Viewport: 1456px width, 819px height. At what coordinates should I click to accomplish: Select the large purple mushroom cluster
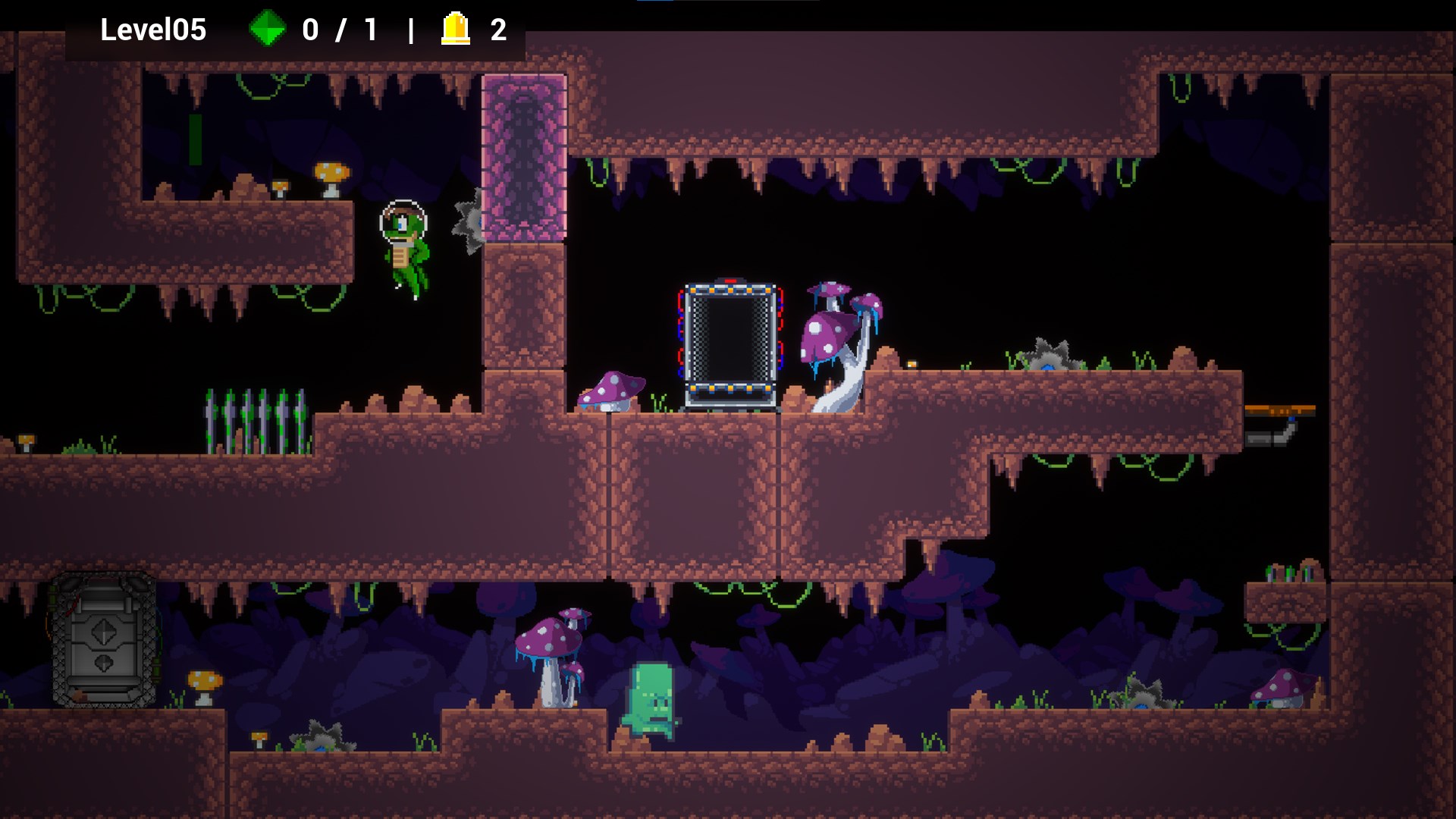(x=838, y=326)
